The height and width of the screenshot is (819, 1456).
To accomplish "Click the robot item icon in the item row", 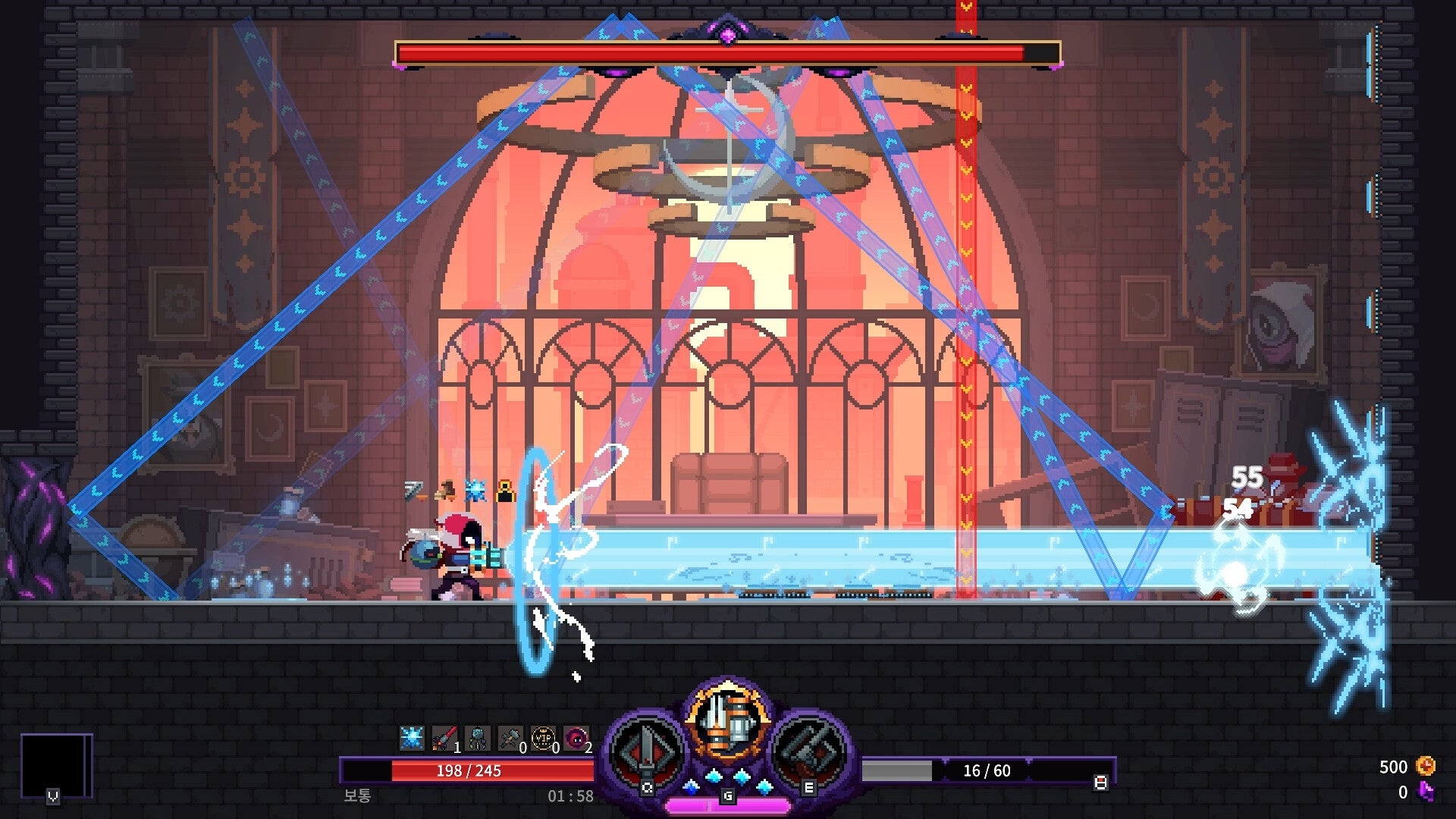I will click(476, 738).
